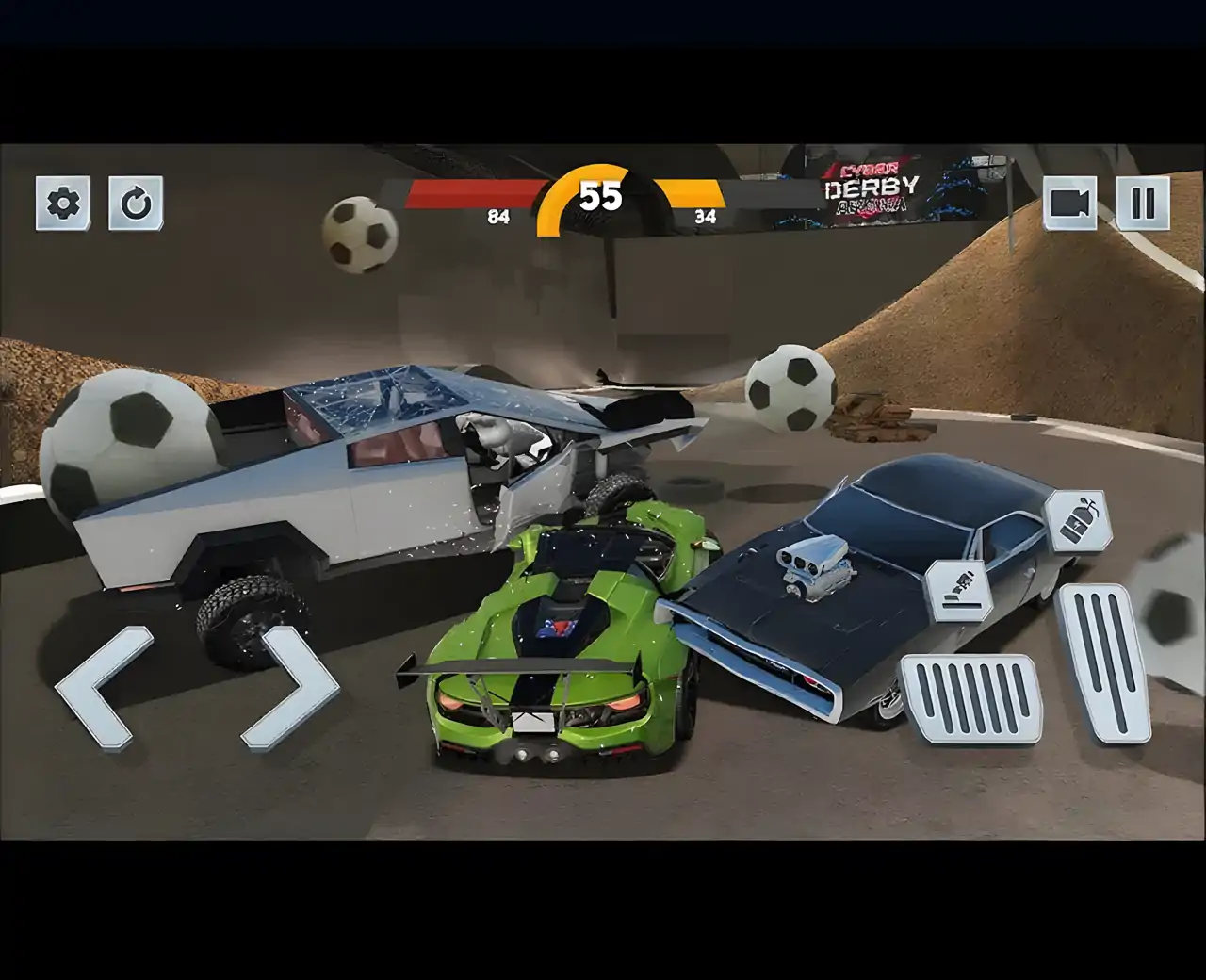Switch the camera view

pos(1069,203)
